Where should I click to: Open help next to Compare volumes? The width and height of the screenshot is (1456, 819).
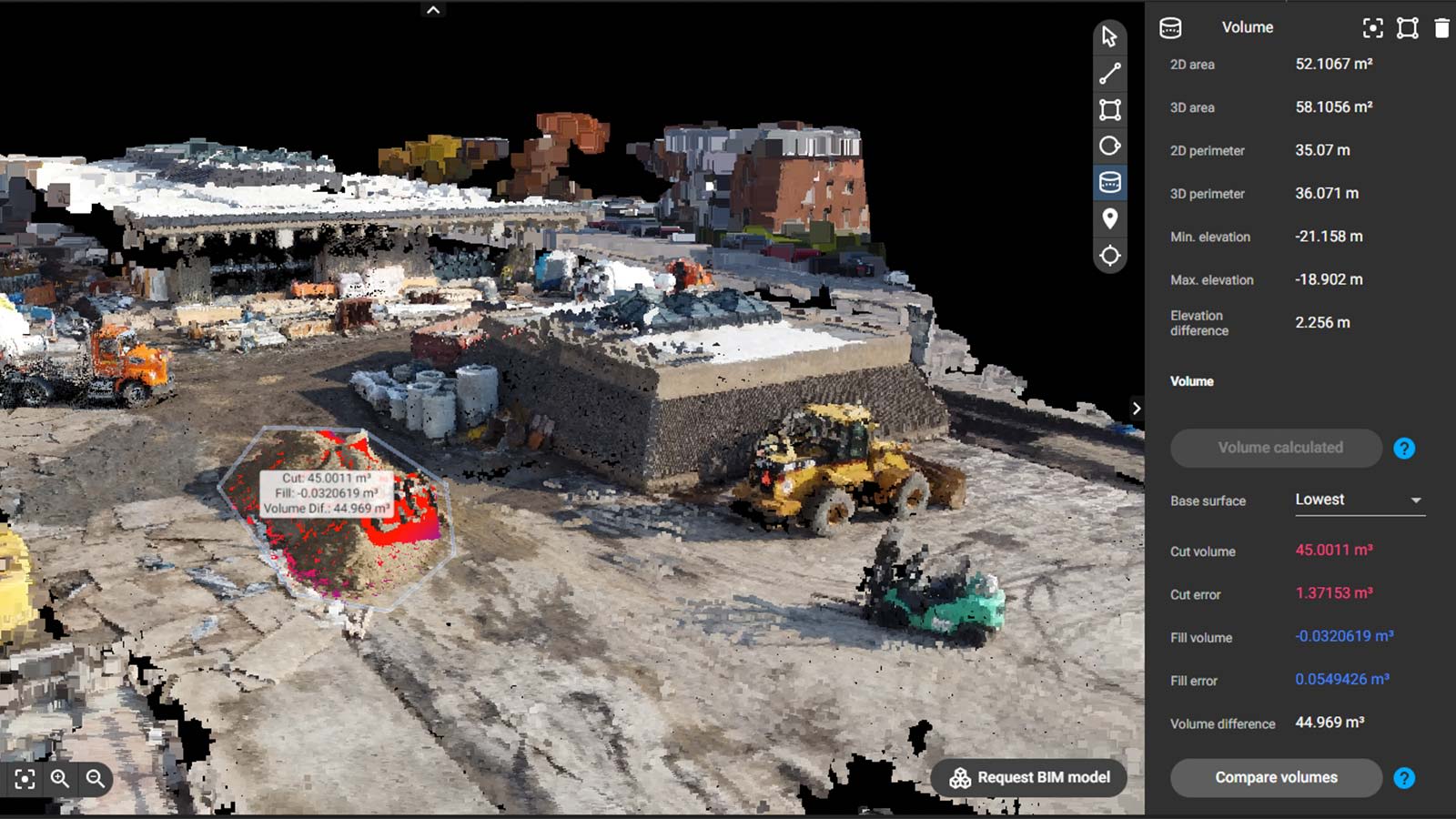pyautogui.click(x=1404, y=778)
